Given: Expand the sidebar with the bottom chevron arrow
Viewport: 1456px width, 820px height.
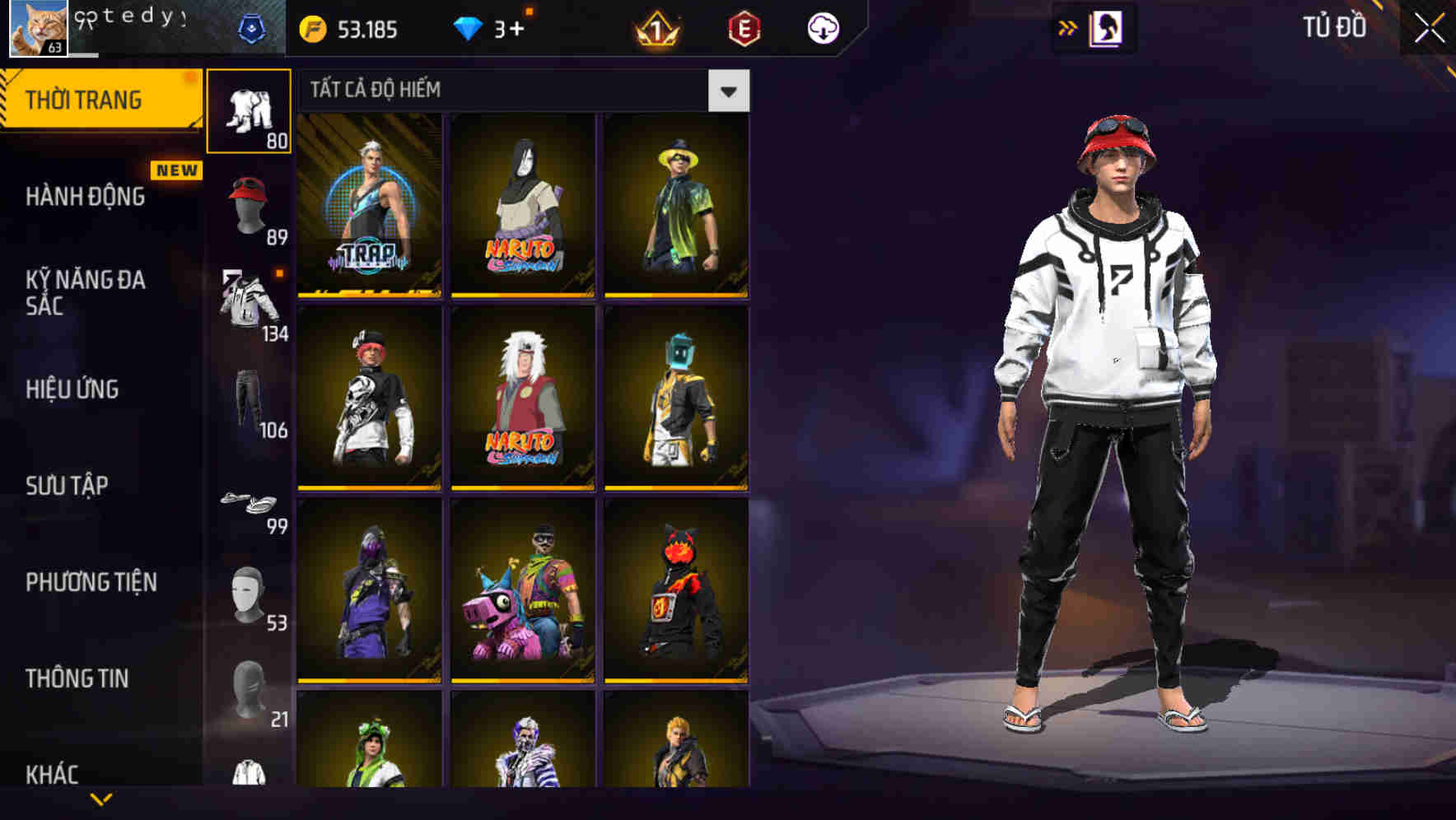Looking at the screenshot, I should pyautogui.click(x=99, y=799).
